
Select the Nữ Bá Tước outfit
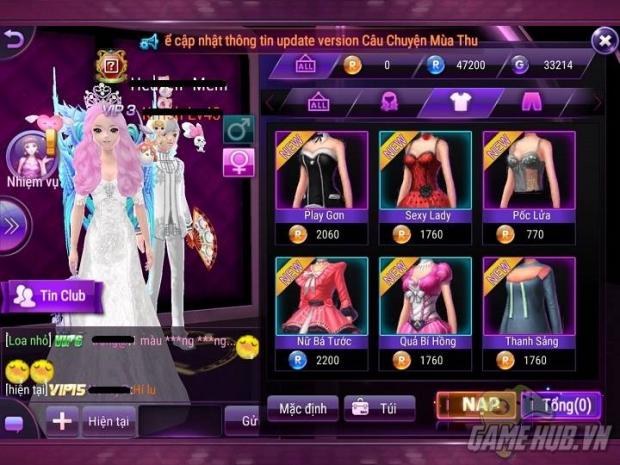point(322,305)
